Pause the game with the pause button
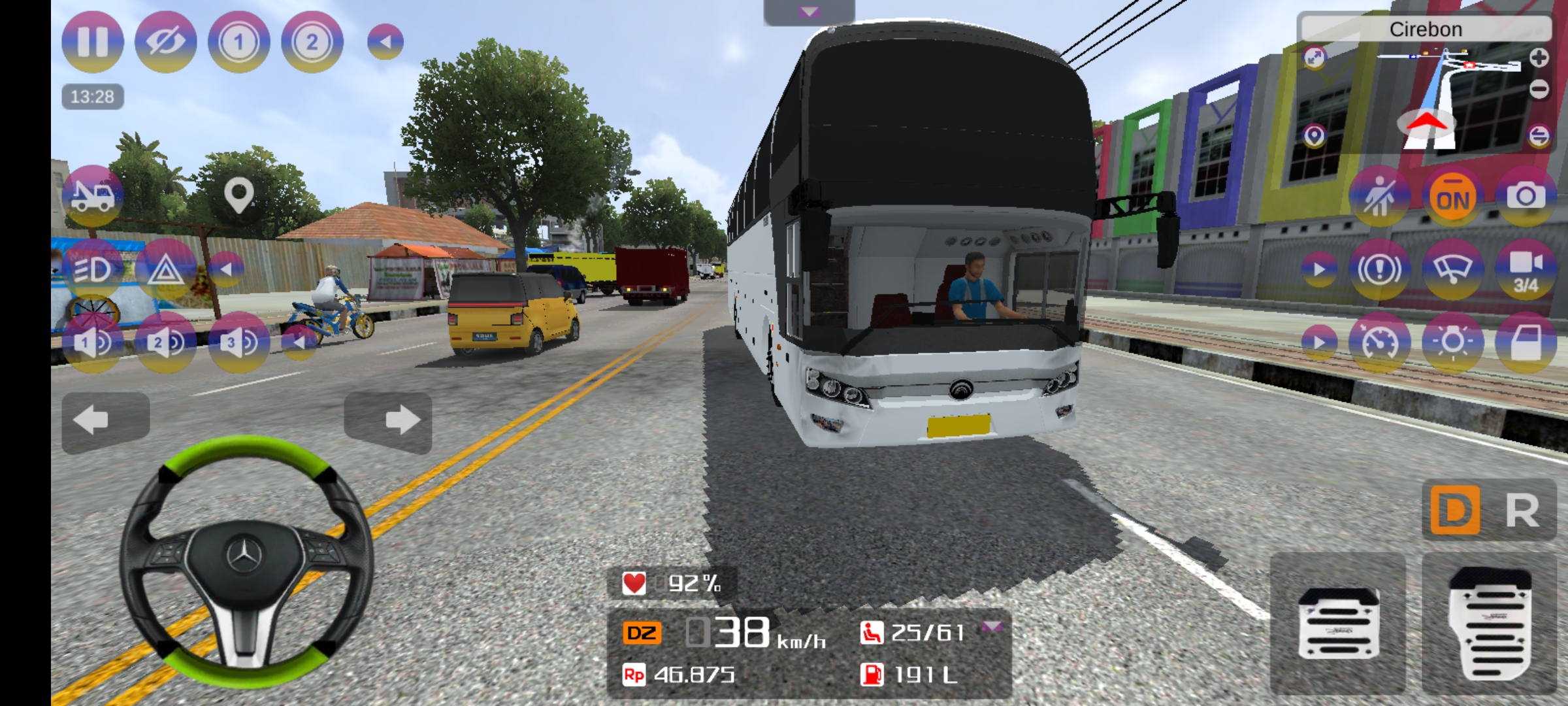Viewport: 1568px width, 706px height. (x=92, y=42)
